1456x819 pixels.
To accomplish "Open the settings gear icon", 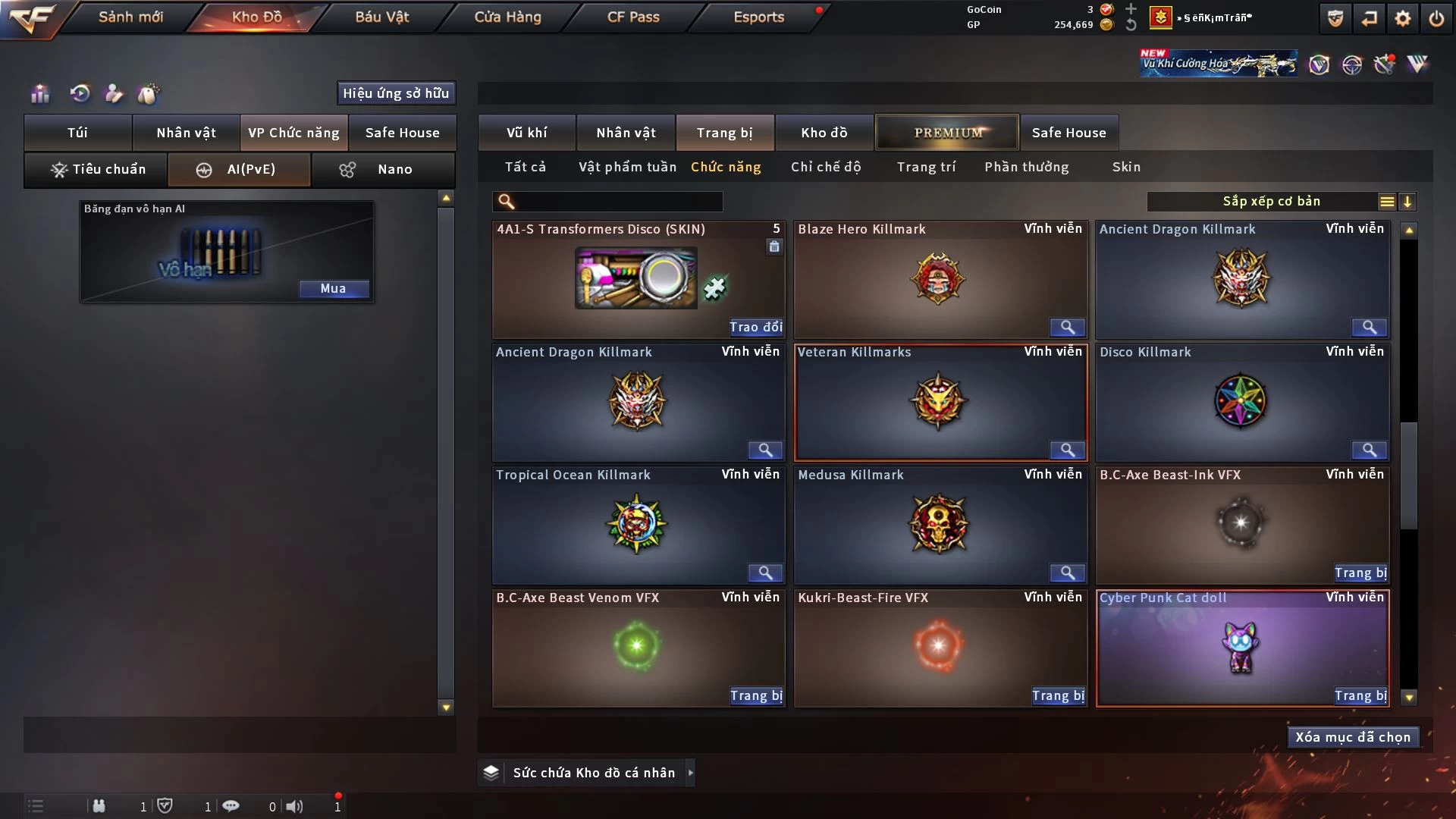I will point(1403,18).
